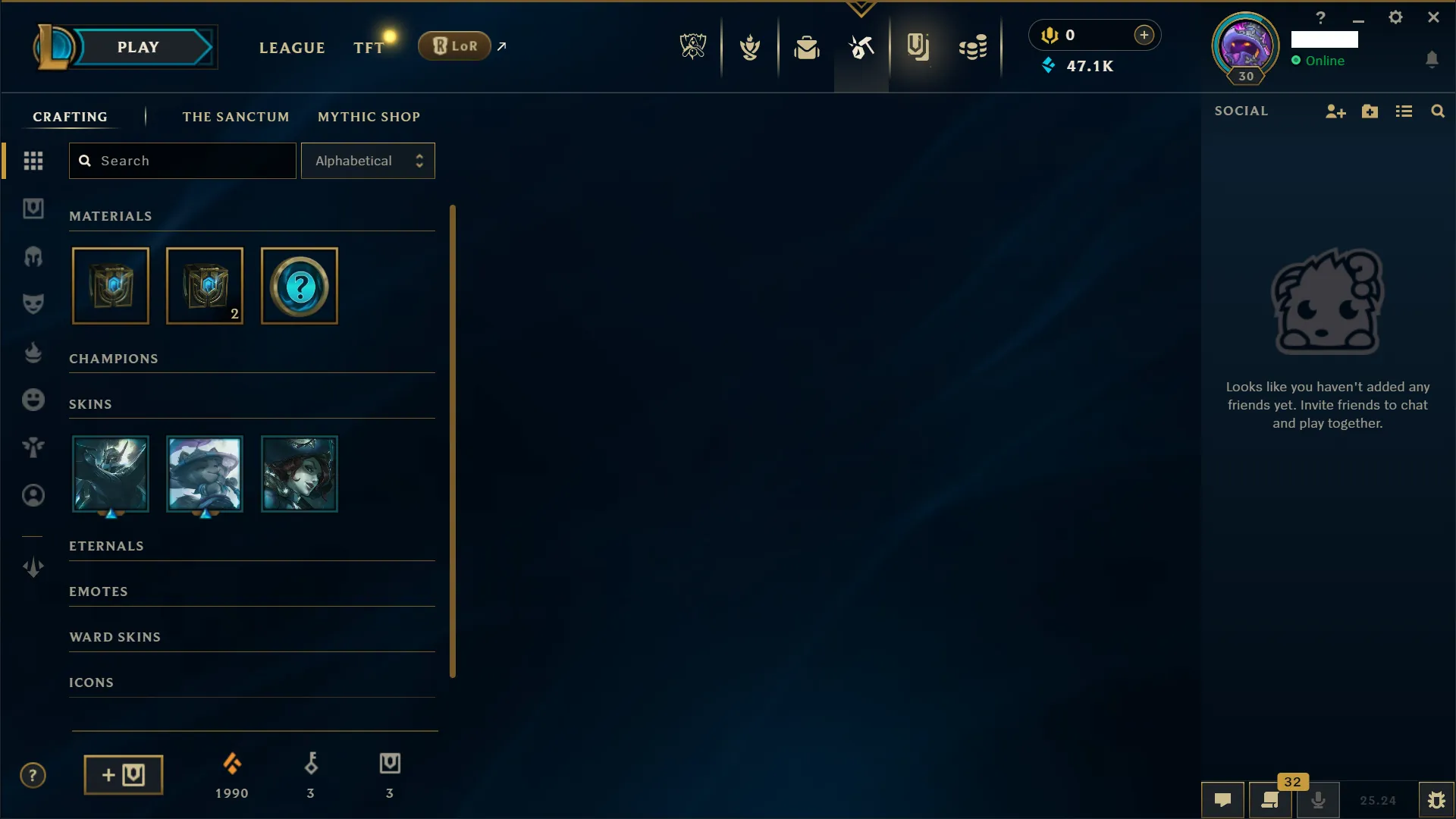Filter loot by champions helmet icon
The width and height of the screenshot is (1456, 819).
(x=33, y=258)
